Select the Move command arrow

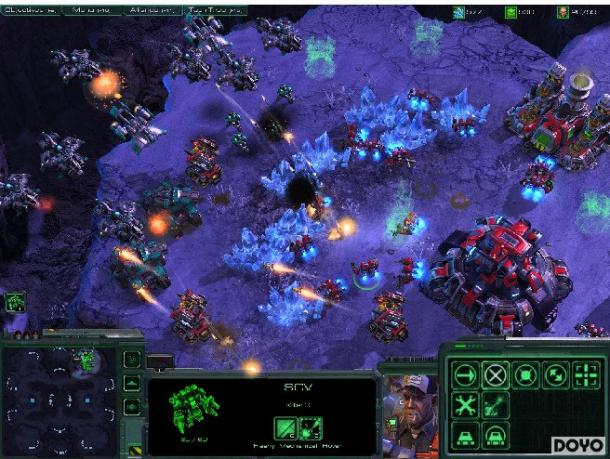(464, 375)
